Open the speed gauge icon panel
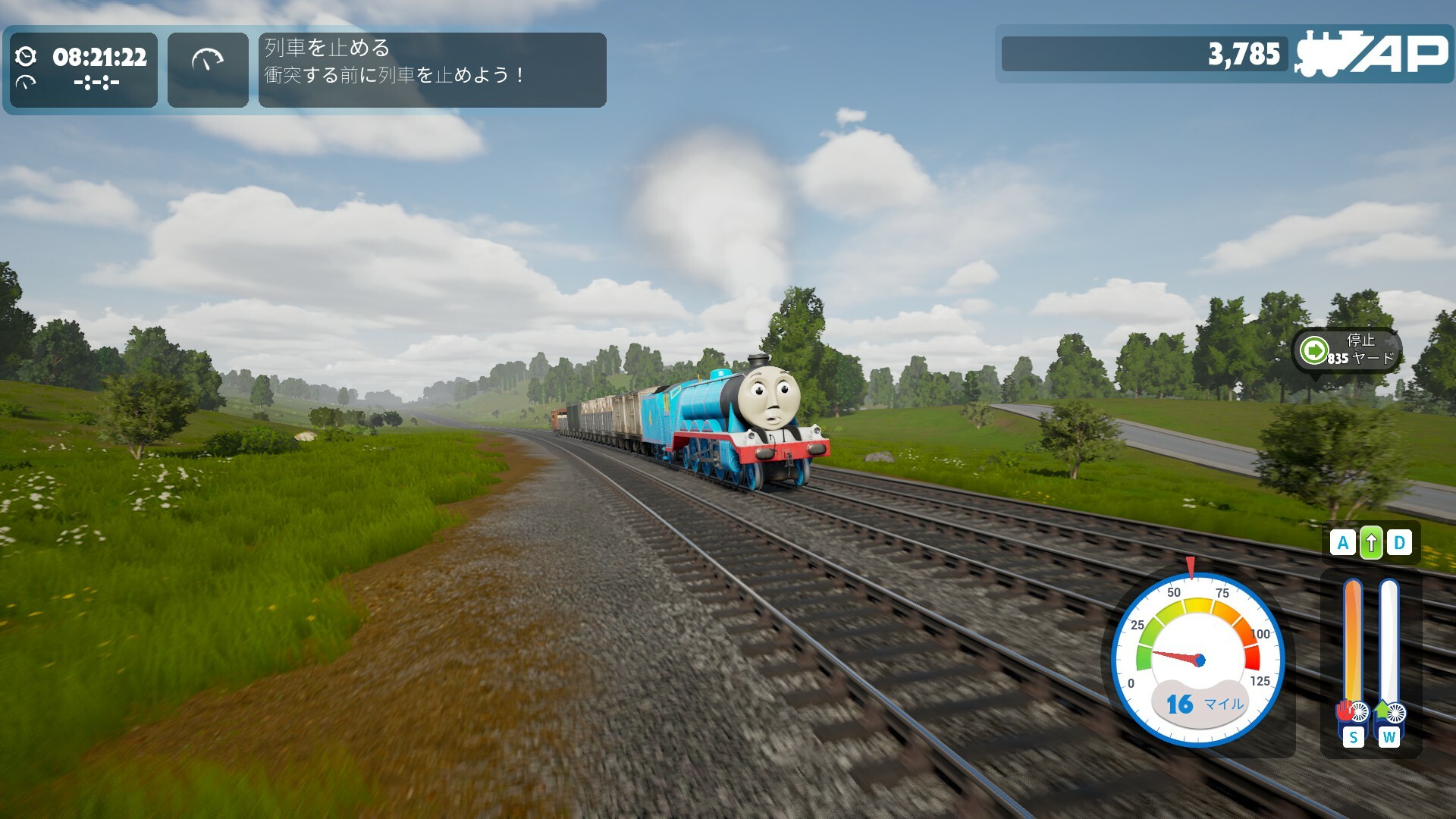 pos(208,70)
